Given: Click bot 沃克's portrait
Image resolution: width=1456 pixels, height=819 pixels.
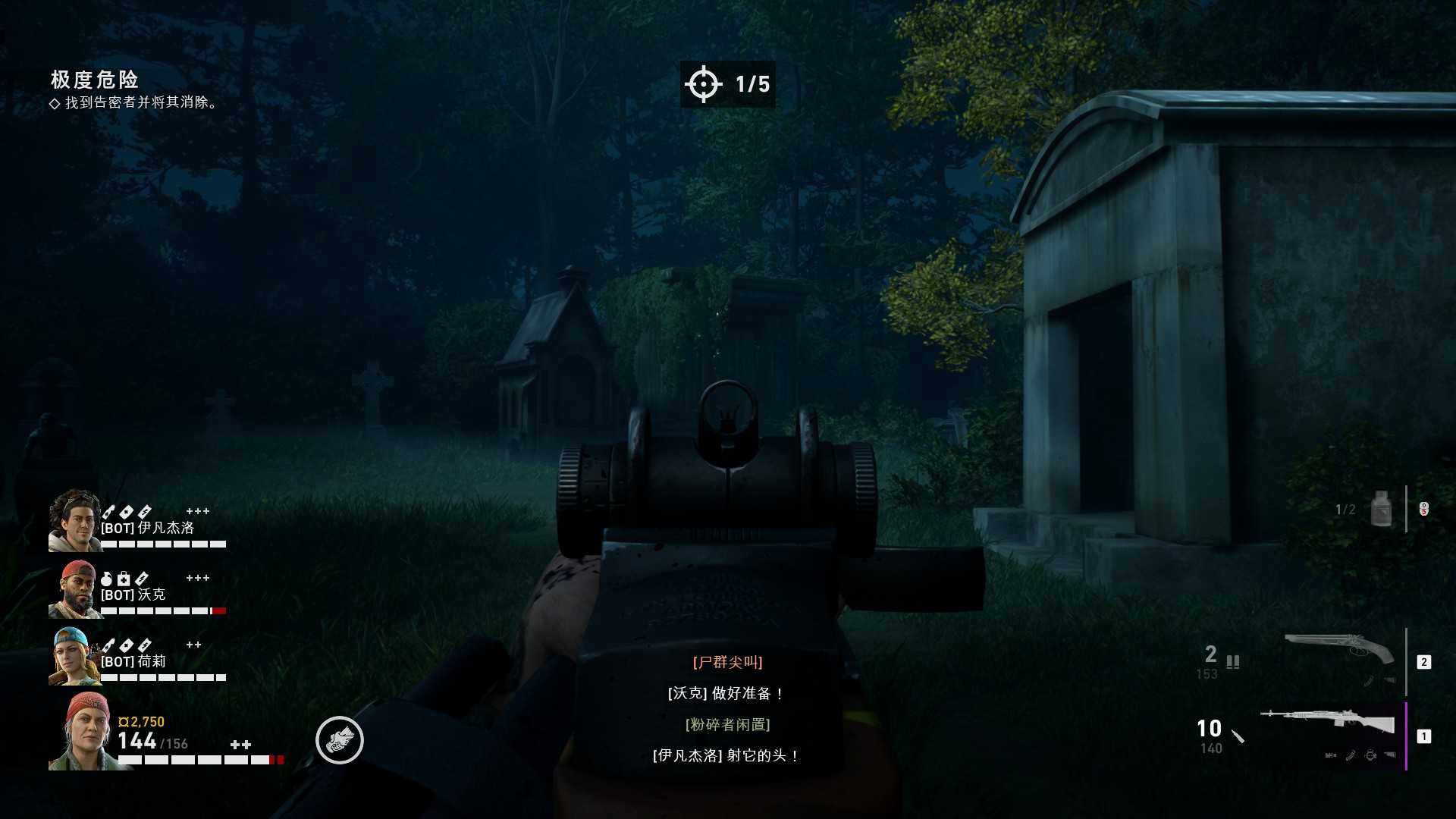Looking at the screenshot, I should click(74, 589).
